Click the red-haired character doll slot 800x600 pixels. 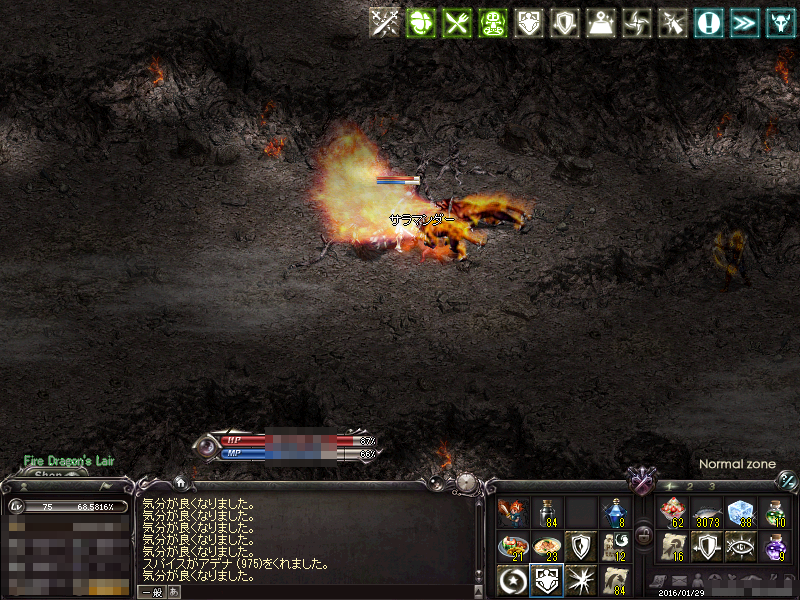tap(512, 514)
